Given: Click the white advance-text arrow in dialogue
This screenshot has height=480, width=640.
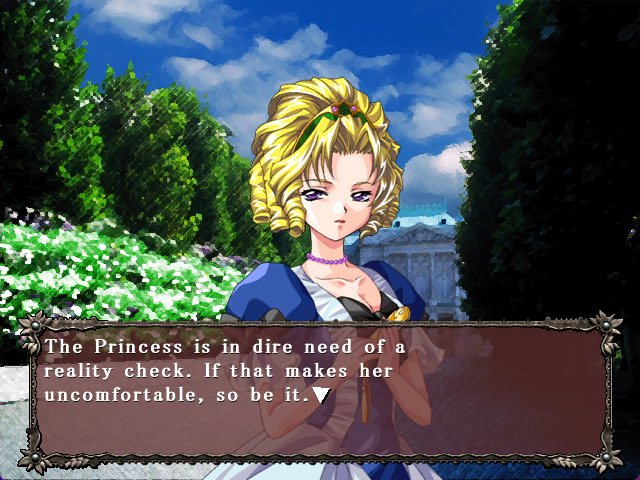Looking at the screenshot, I should pyautogui.click(x=320, y=394).
